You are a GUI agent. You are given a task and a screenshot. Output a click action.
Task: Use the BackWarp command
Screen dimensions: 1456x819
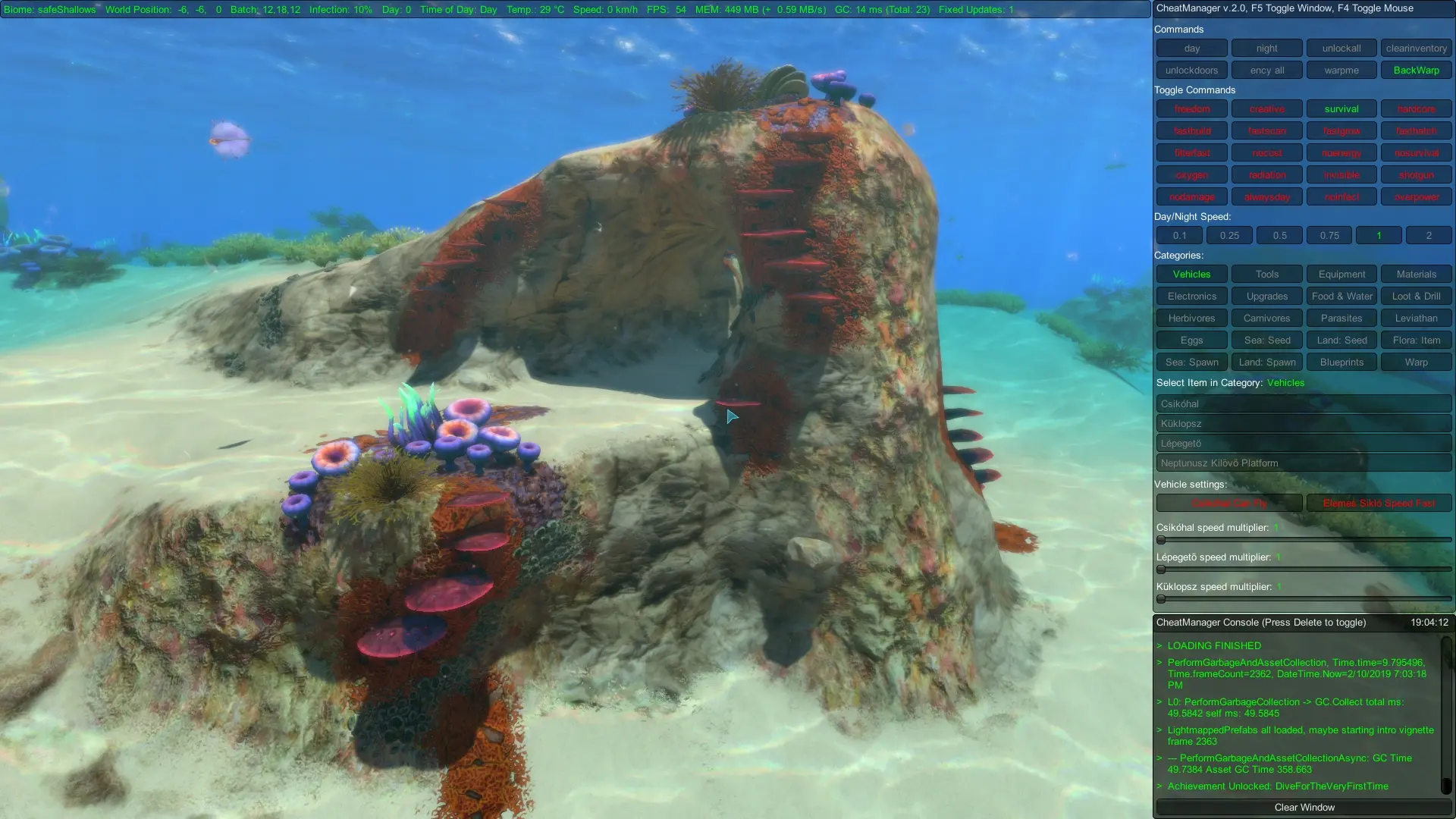1415,70
